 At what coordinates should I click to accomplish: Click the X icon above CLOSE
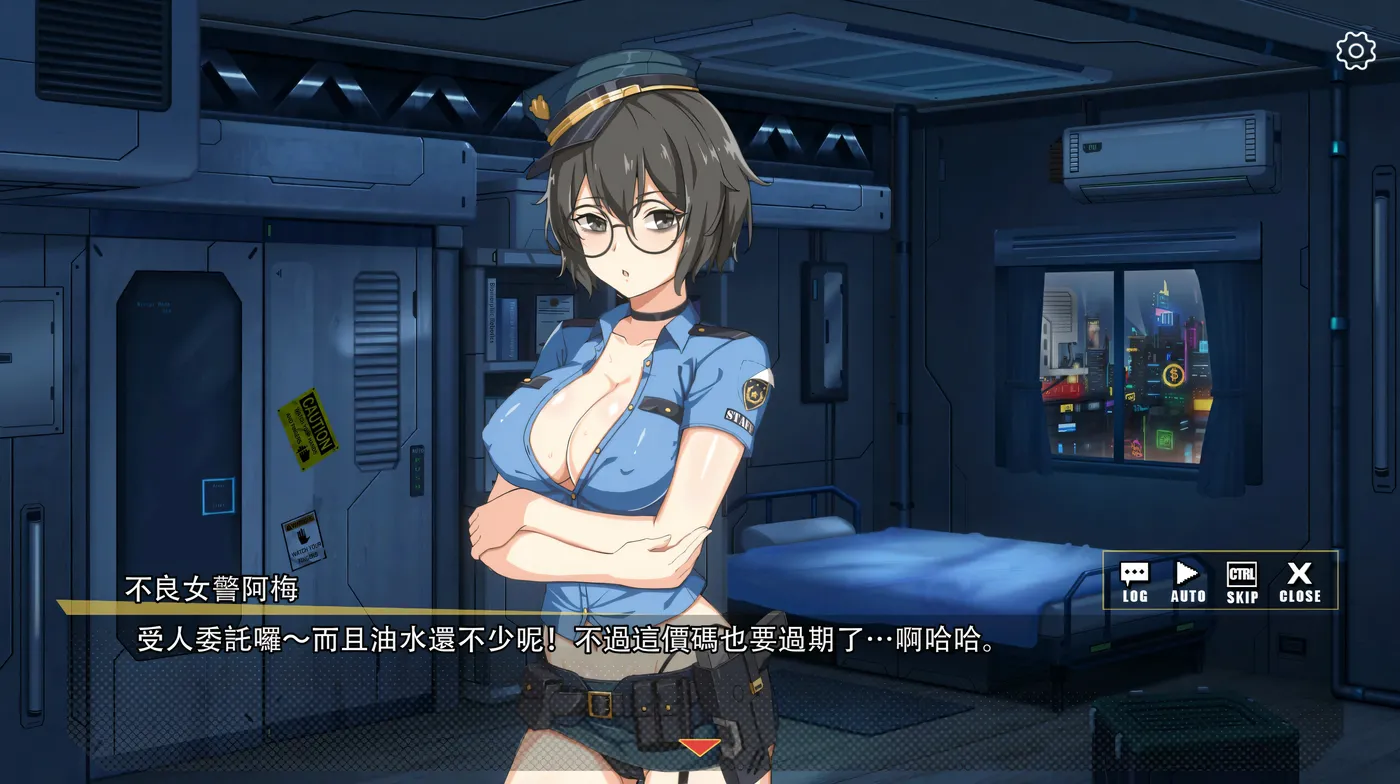click(x=1300, y=574)
